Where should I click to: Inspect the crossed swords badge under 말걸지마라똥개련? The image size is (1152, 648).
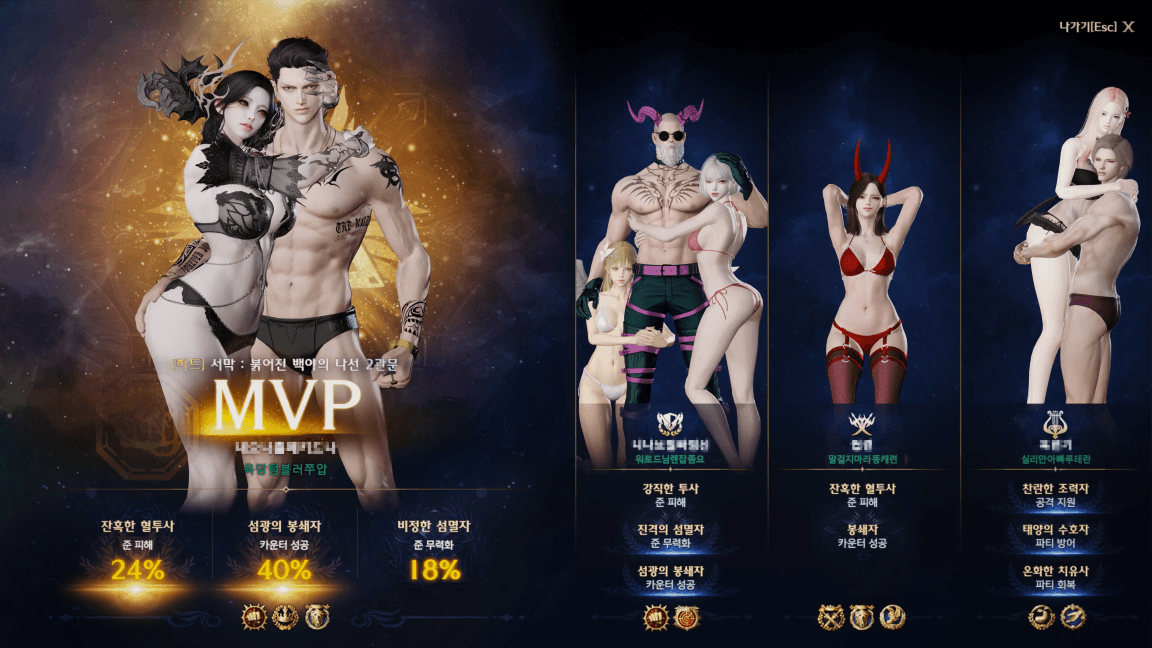point(831,617)
